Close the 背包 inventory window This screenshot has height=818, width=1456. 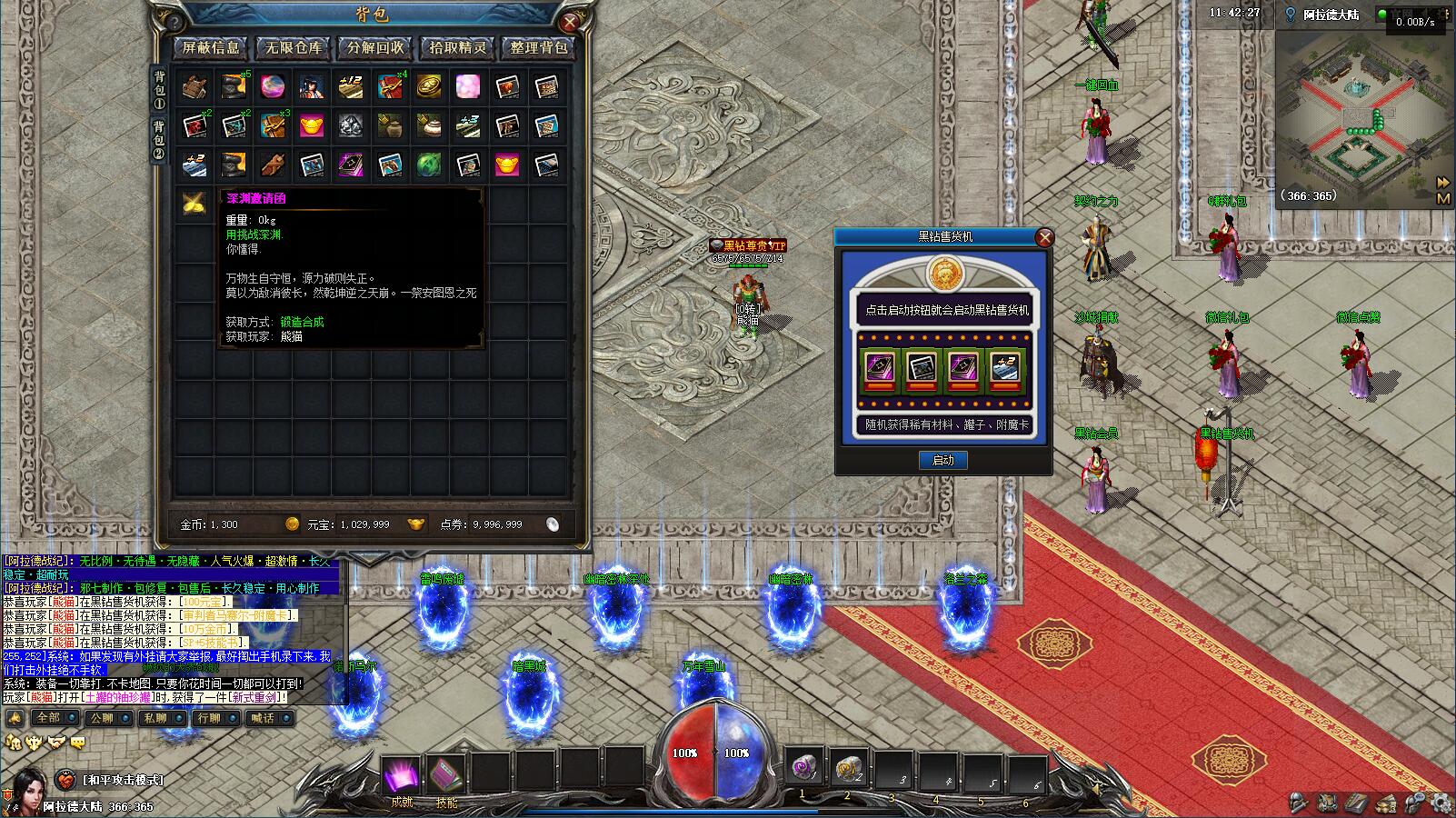coord(570,22)
